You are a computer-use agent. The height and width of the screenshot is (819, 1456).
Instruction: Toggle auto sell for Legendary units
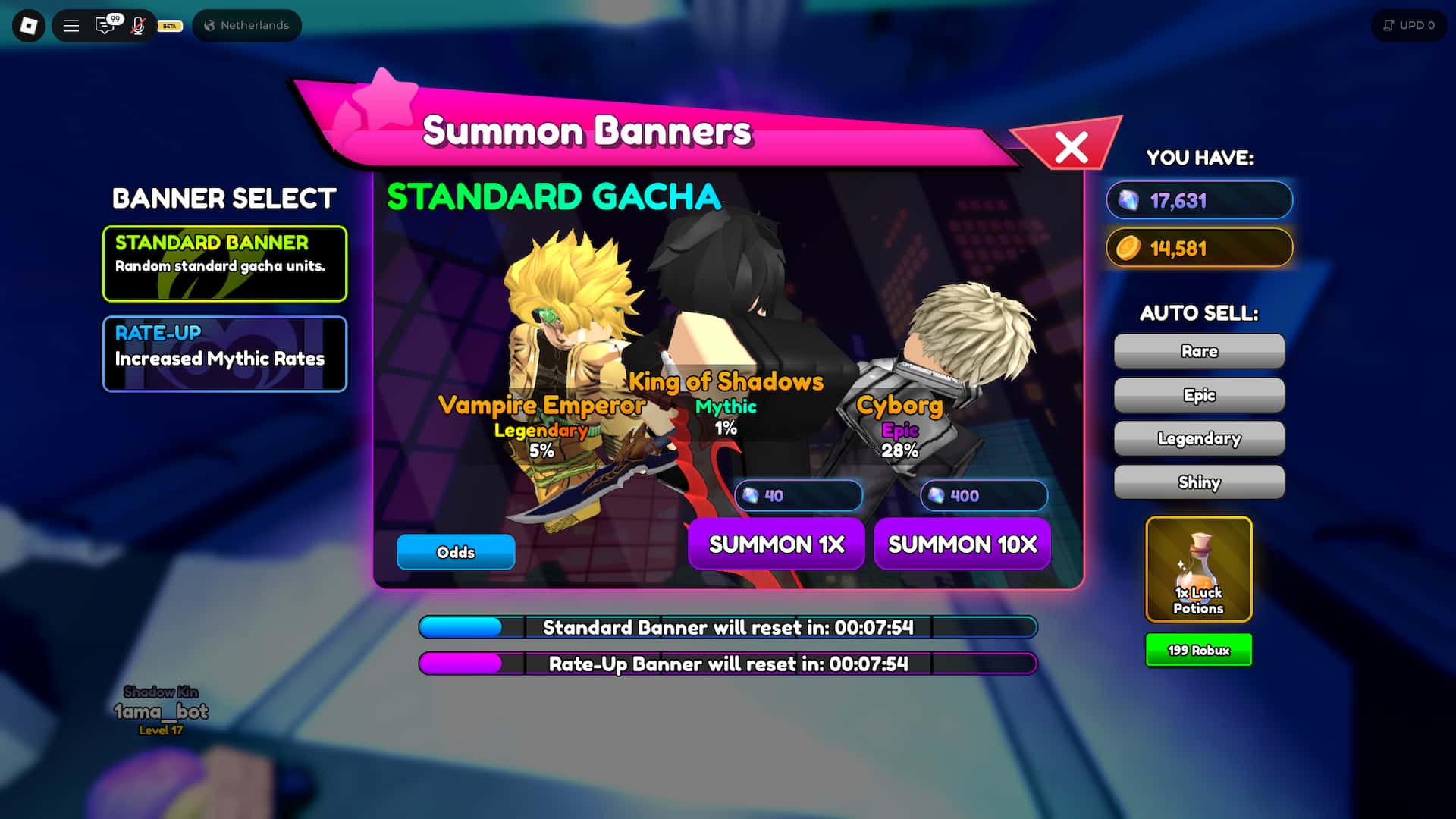click(1198, 438)
